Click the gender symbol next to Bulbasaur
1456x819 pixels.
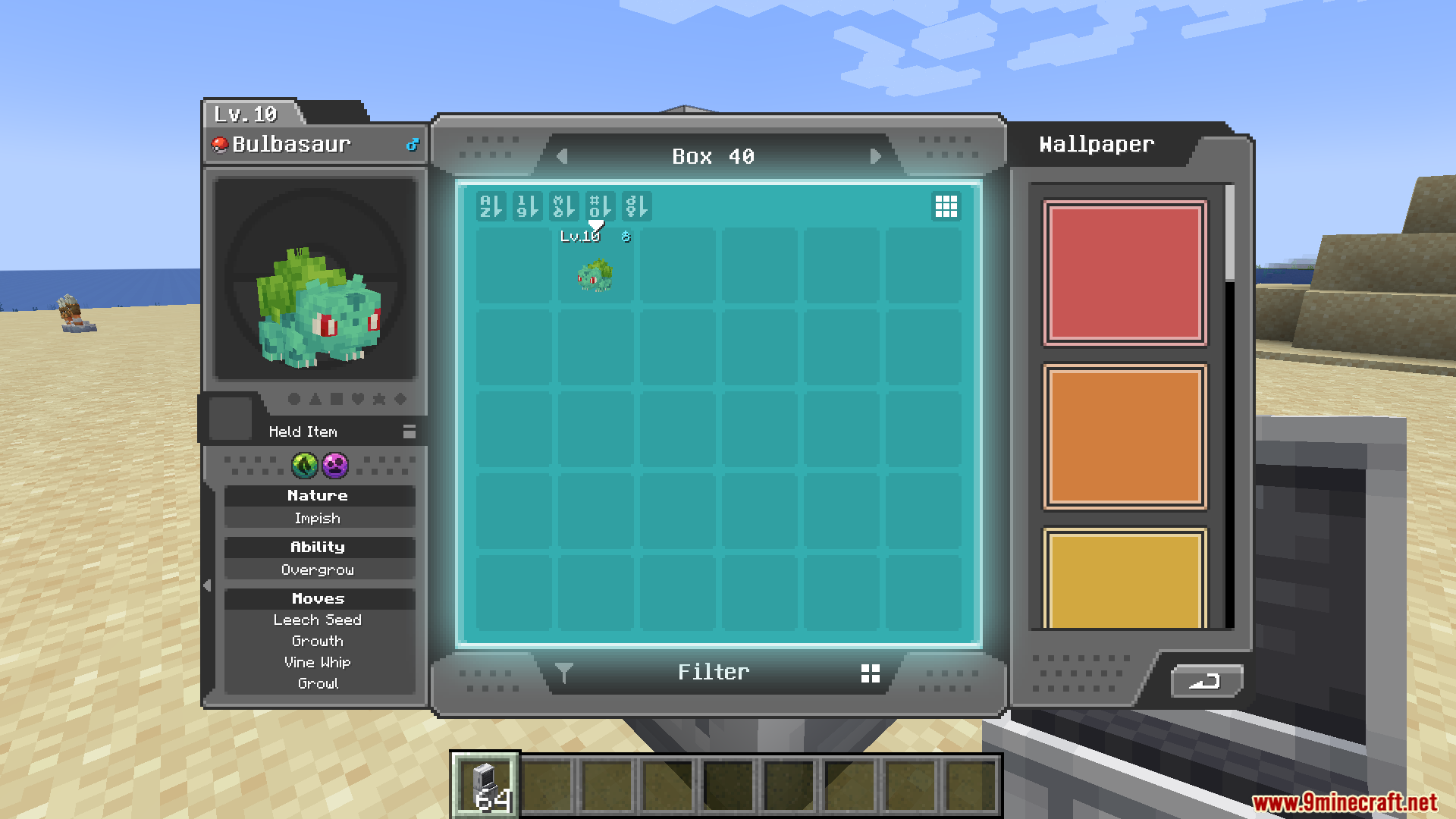pos(412,143)
